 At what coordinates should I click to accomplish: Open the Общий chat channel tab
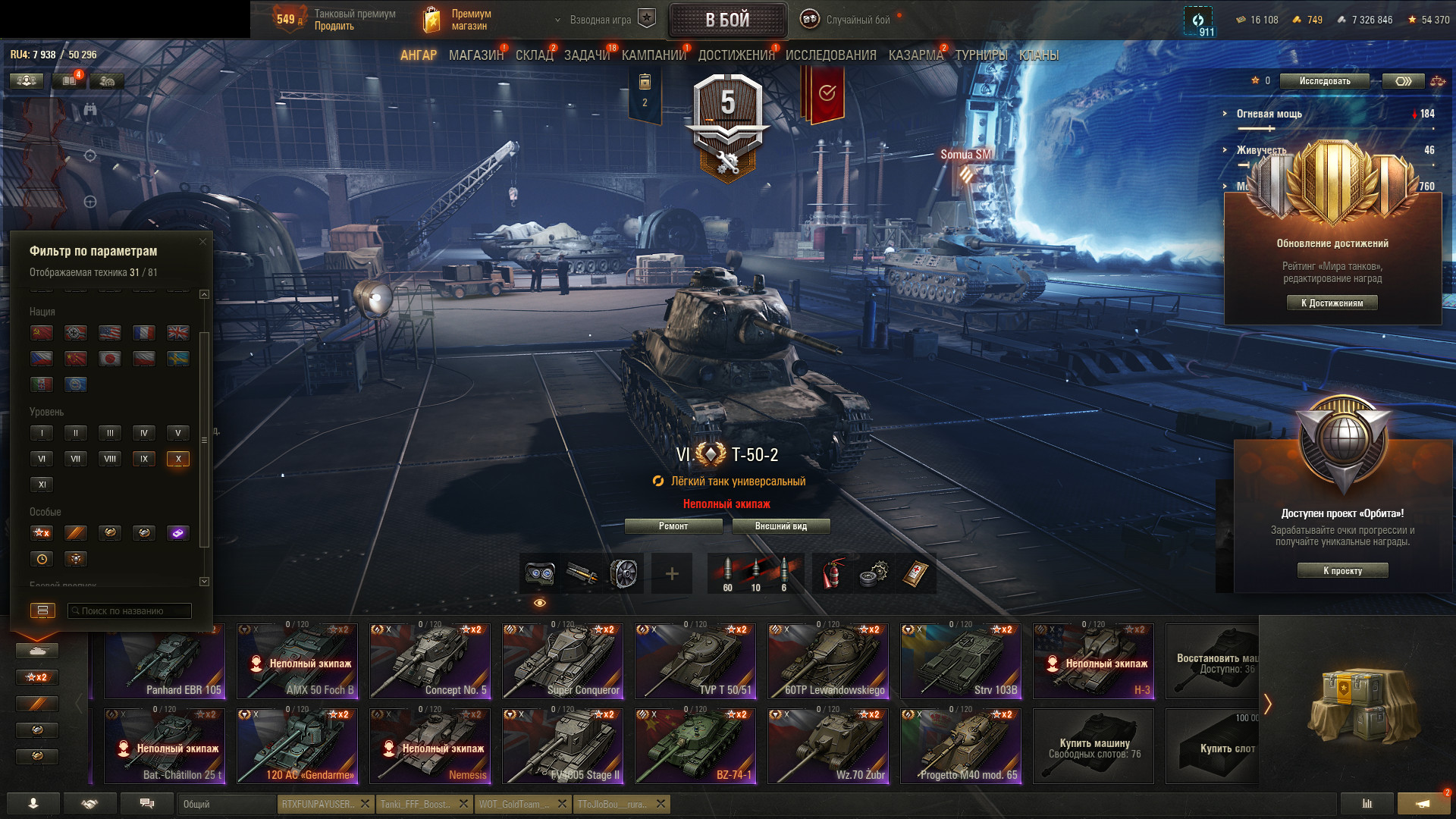click(226, 805)
